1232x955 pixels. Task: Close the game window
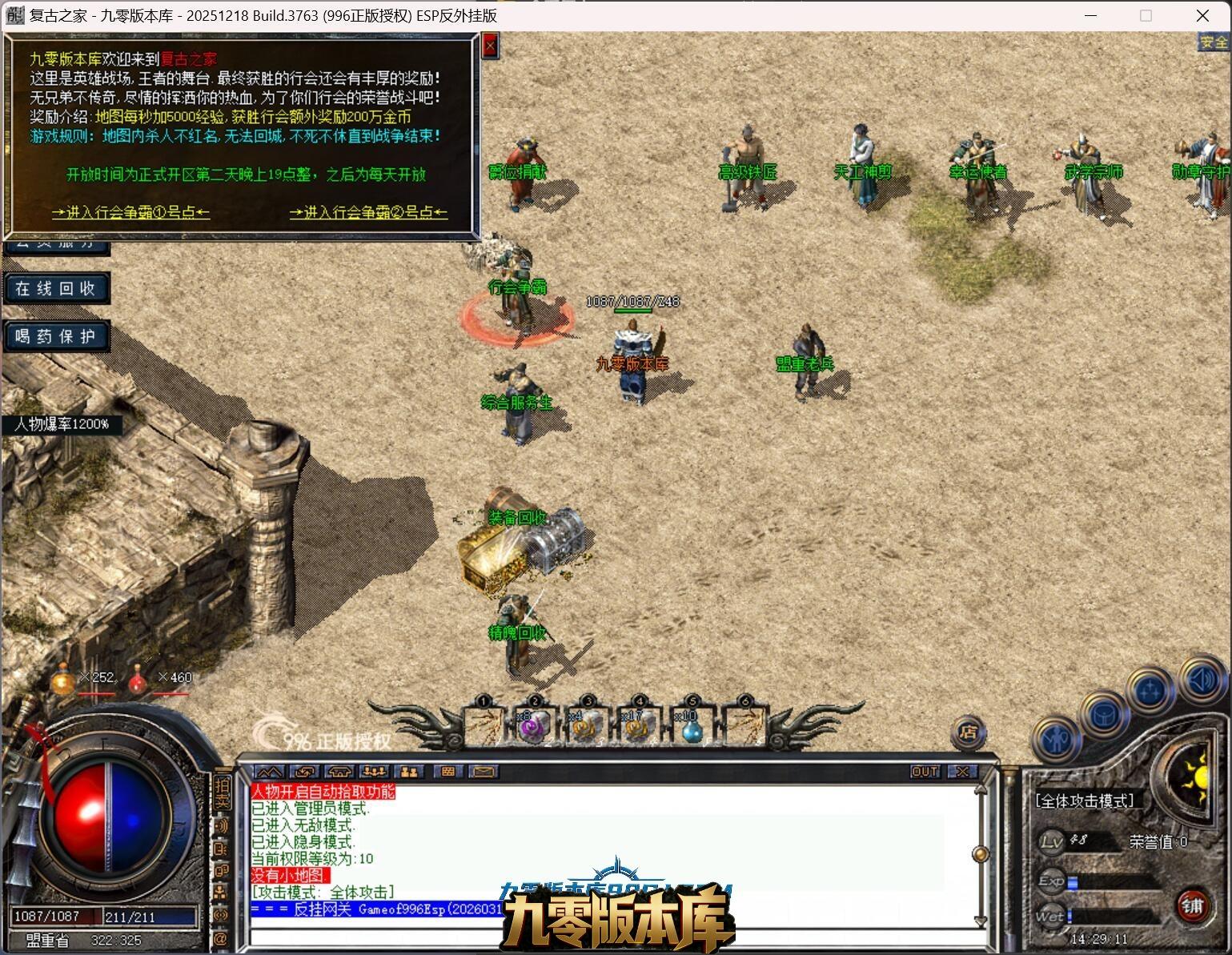click(x=1202, y=15)
